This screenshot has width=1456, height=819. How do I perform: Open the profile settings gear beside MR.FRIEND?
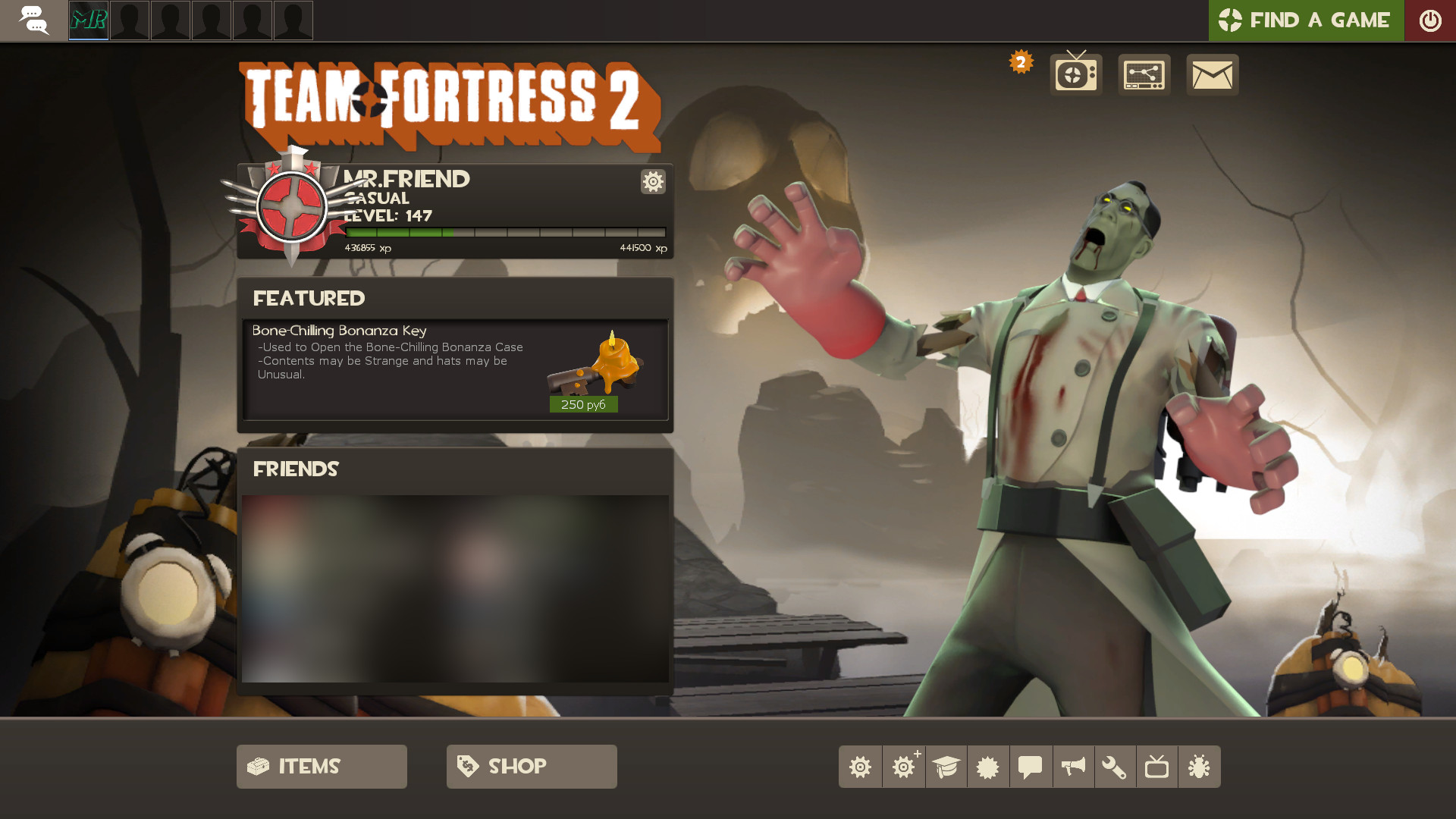(653, 182)
